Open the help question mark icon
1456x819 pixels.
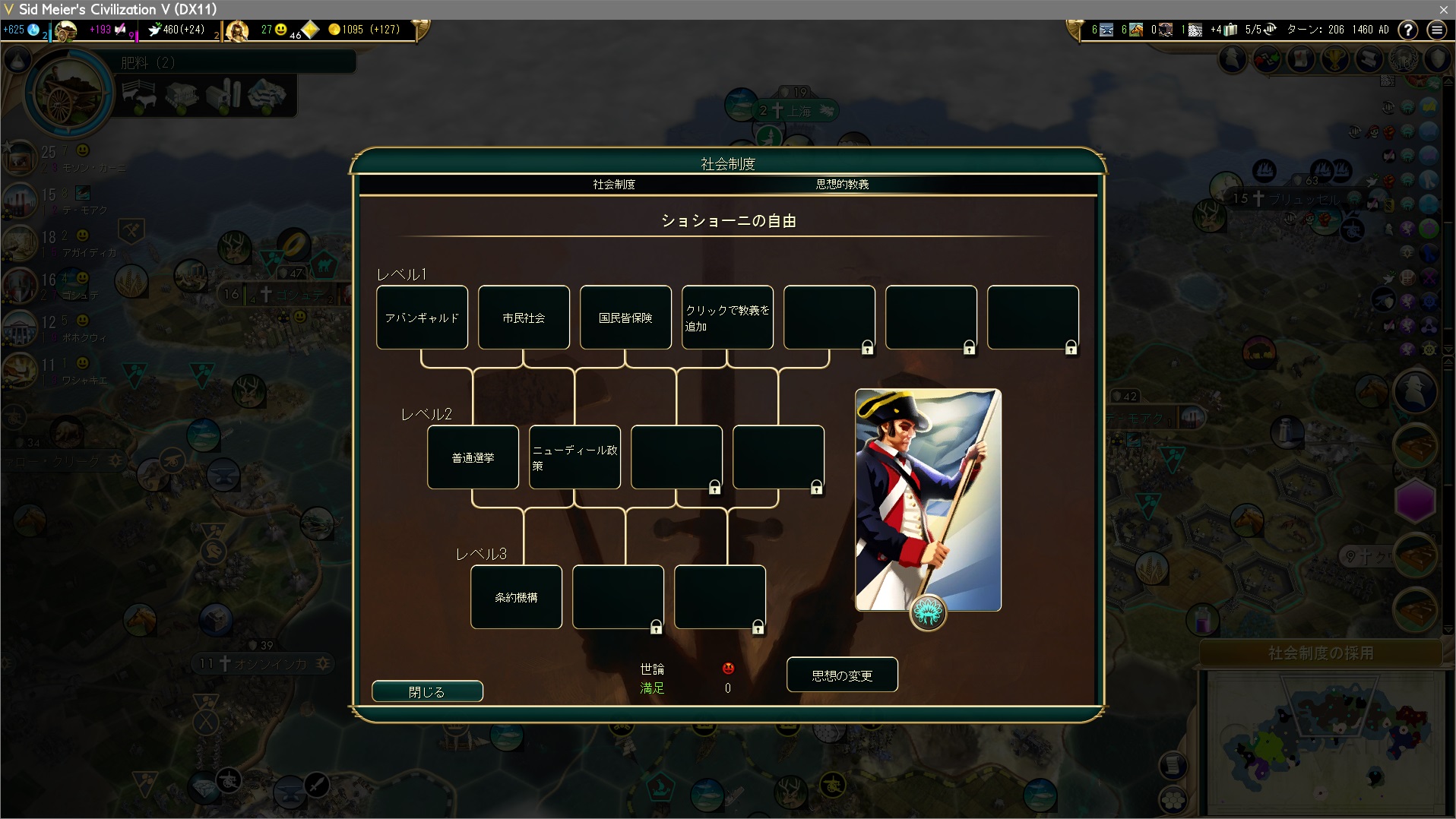[x=1408, y=30]
